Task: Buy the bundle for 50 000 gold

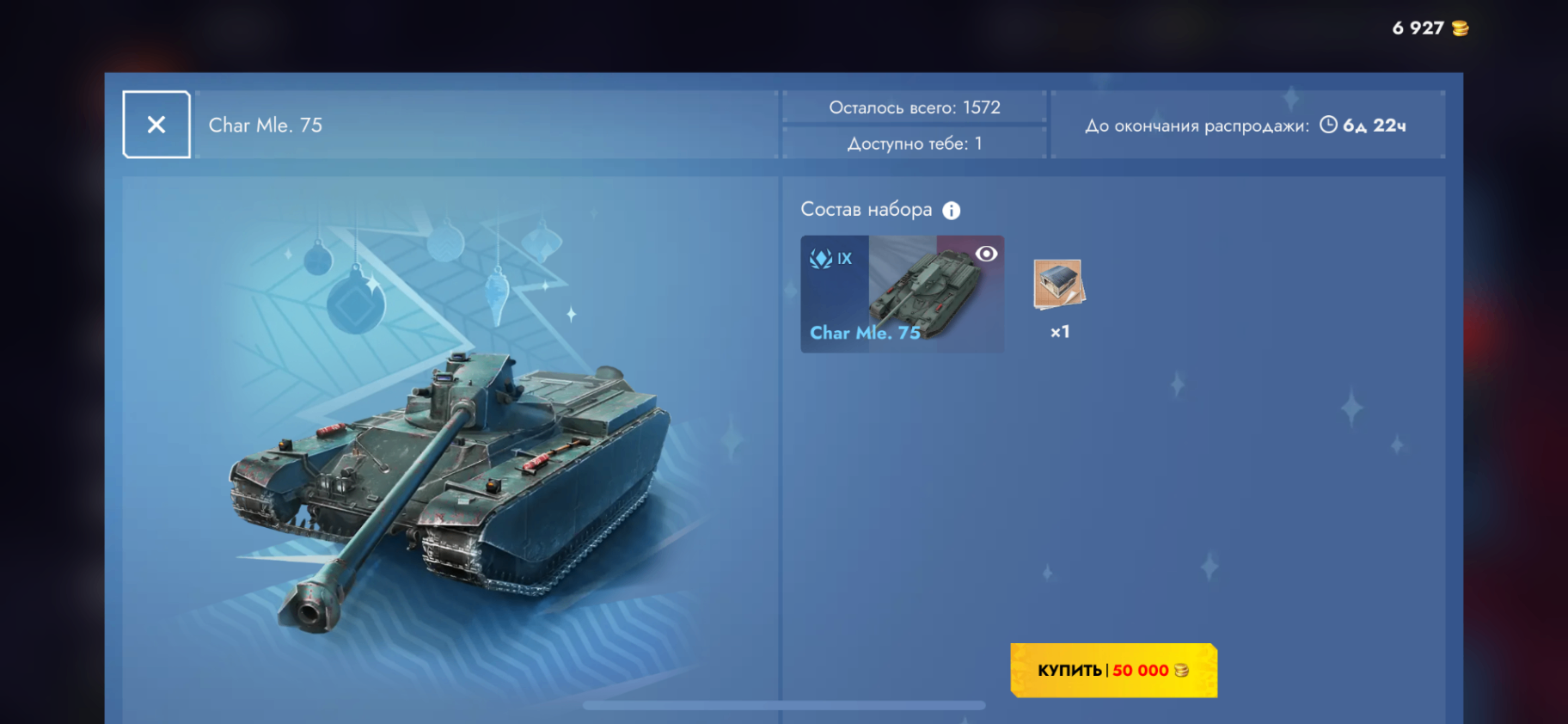Action: (x=1113, y=670)
